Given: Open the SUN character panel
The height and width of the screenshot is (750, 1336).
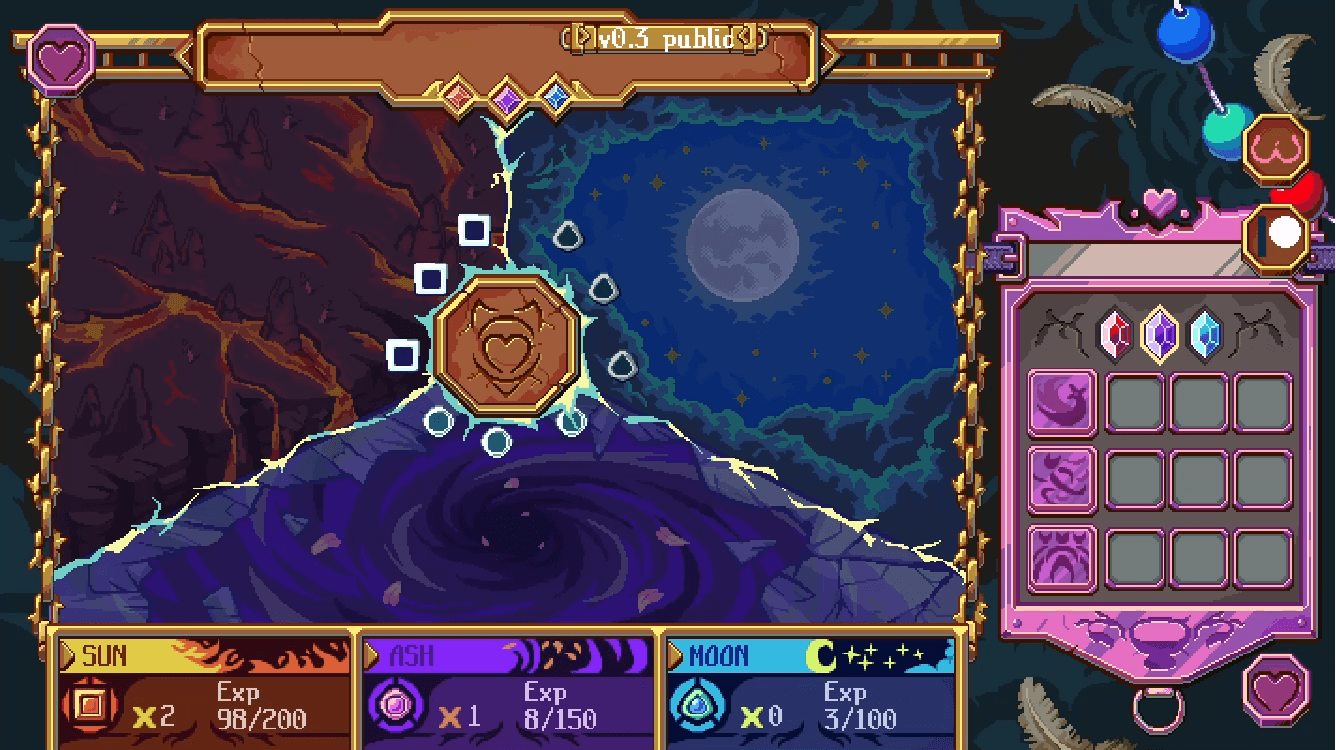Looking at the screenshot, I should [x=205, y=692].
